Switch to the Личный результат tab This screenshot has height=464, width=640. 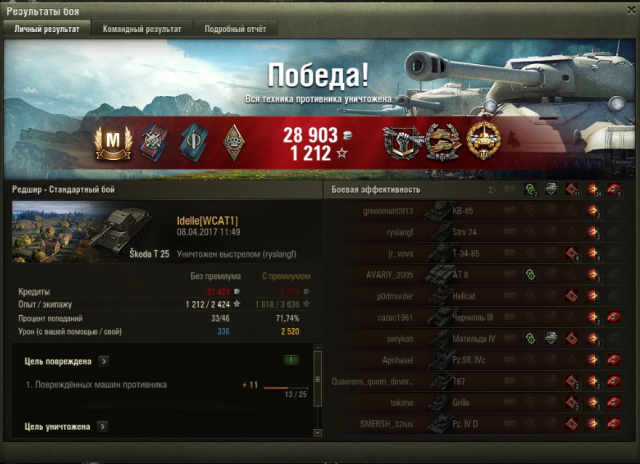pos(48,29)
